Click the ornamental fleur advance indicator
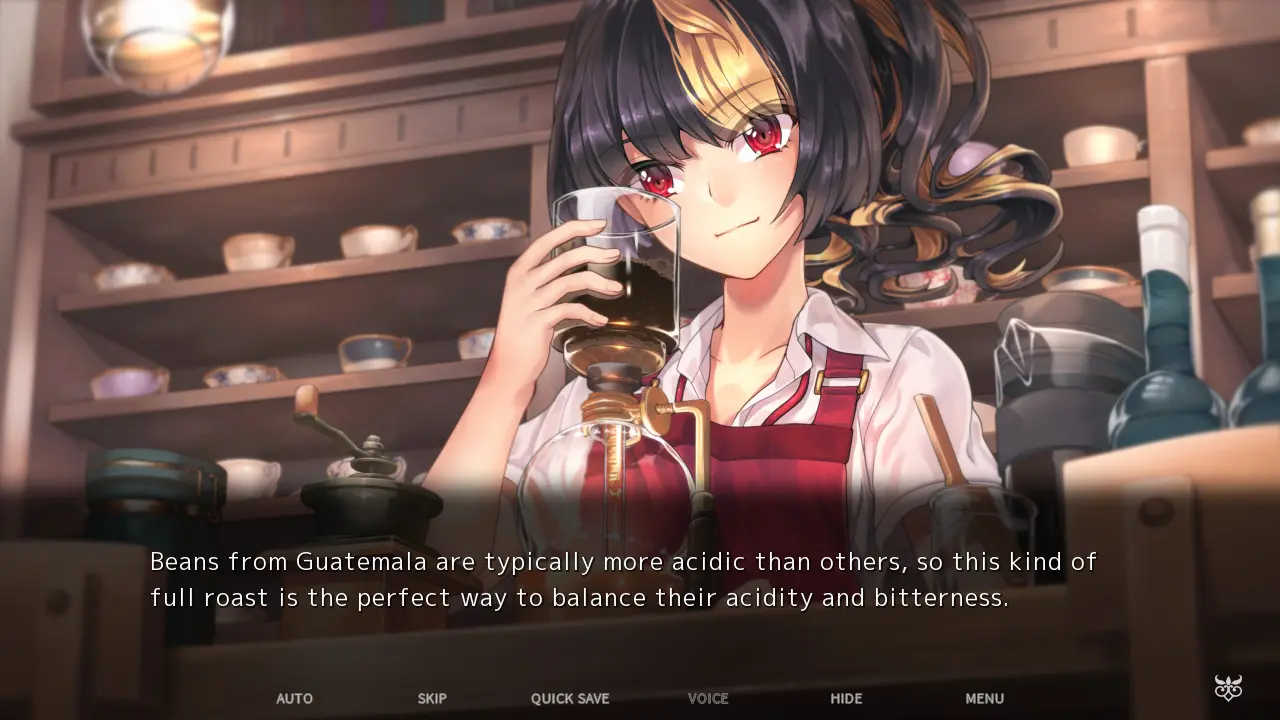 1227,687
